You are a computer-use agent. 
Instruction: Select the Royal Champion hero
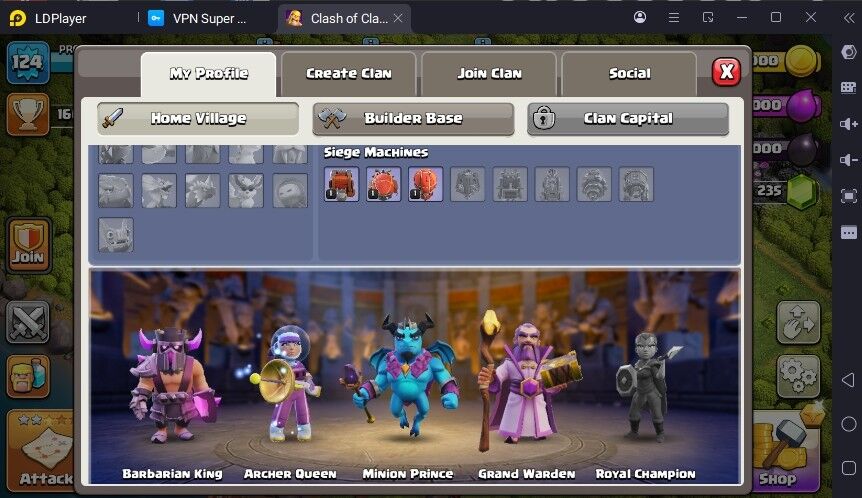pyautogui.click(x=644, y=390)
